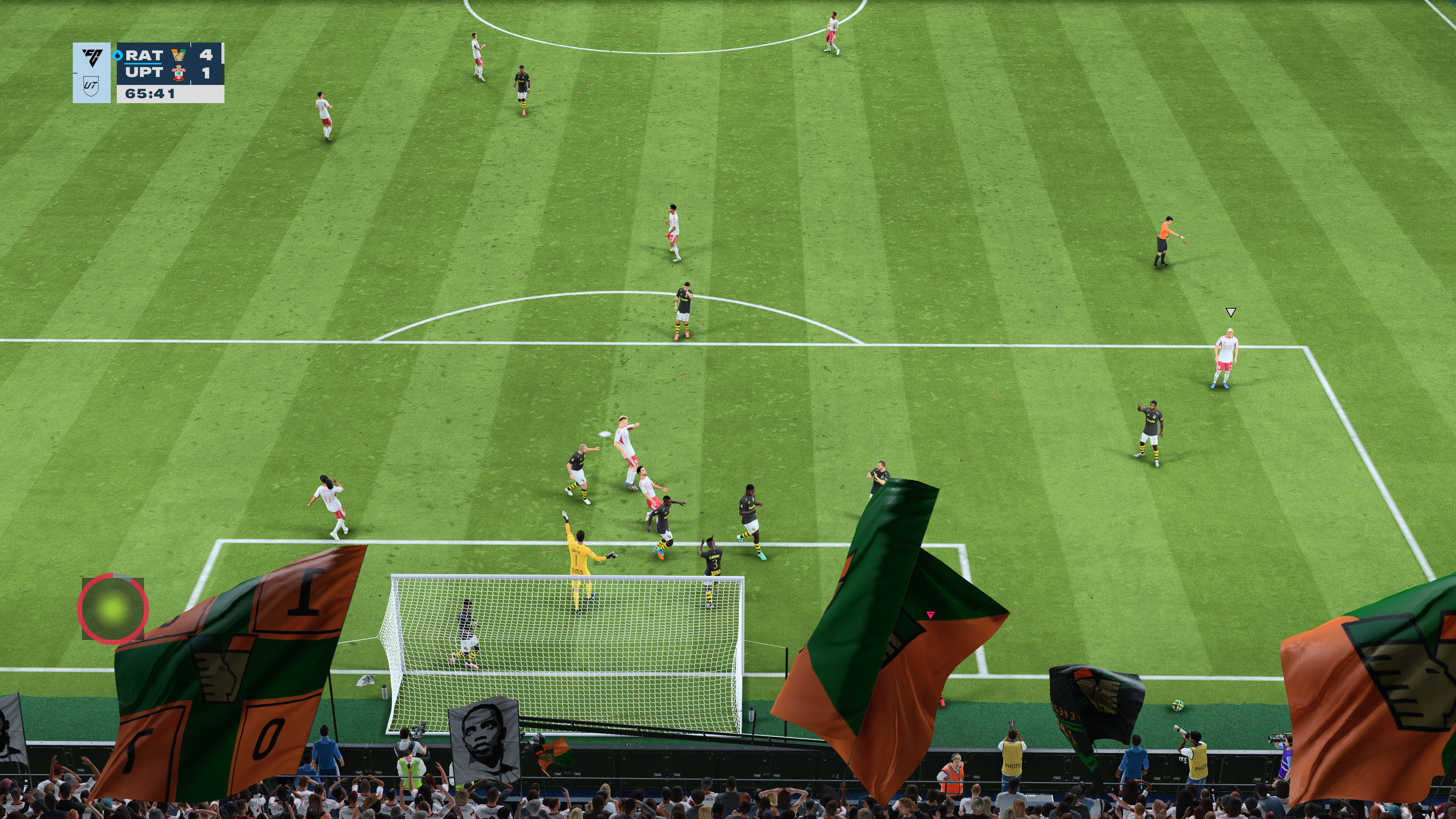Click the red ring stick indicator
Viewport: 1456px width, 819px height.
(x=113, y=609)
